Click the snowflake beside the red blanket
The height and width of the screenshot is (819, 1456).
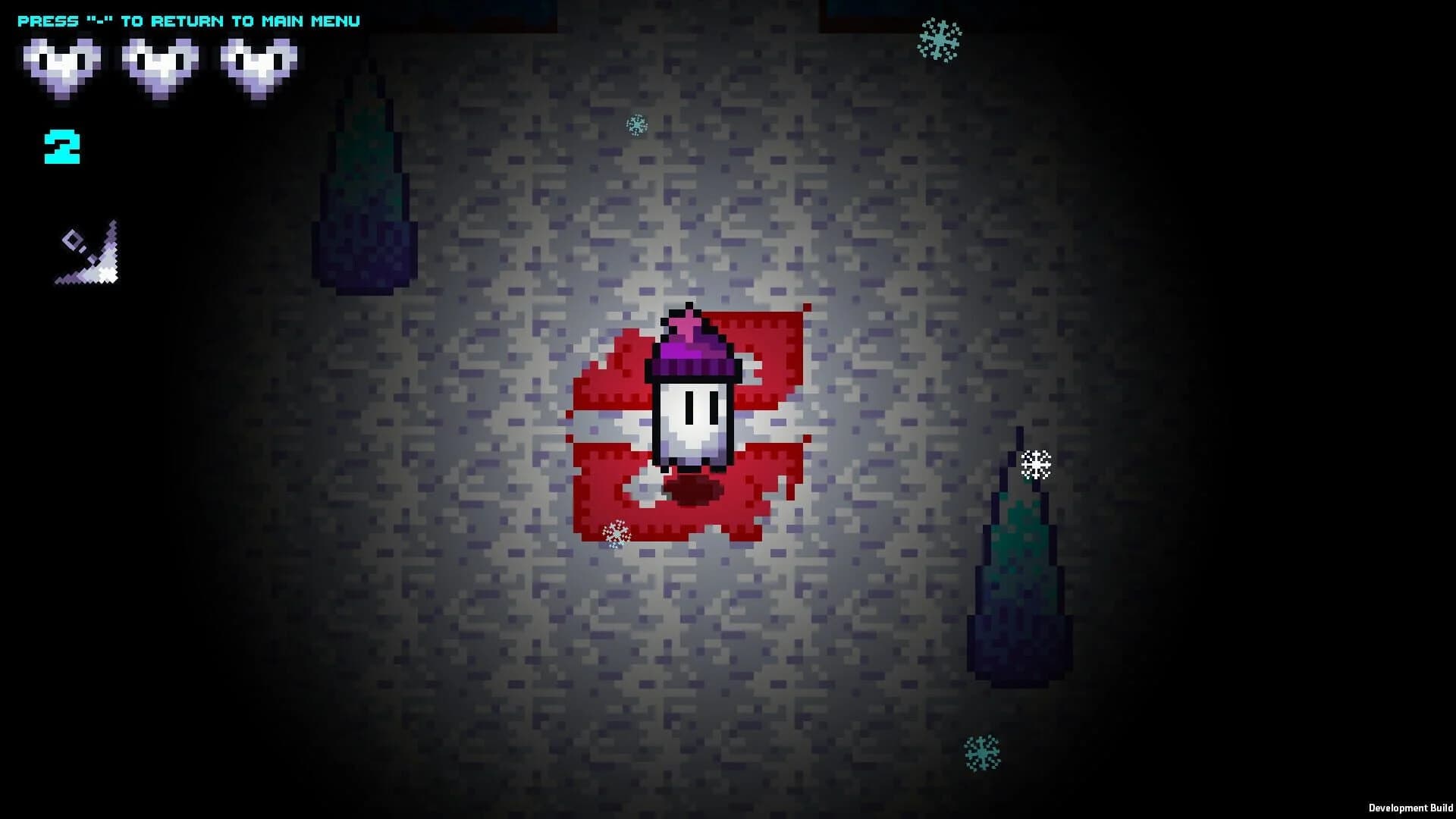click(x=614, y=535)
